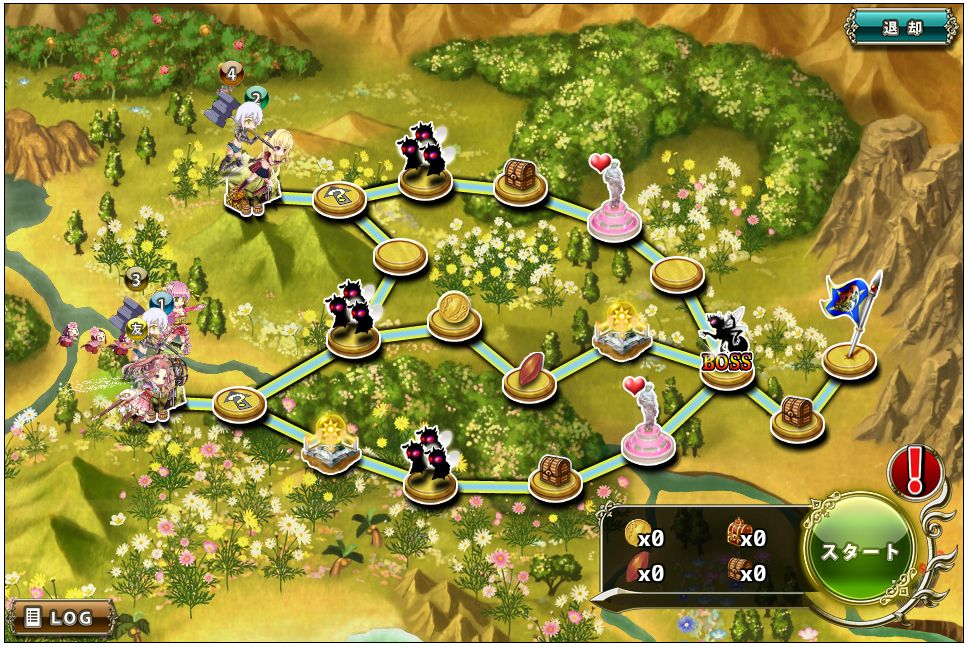Click the red exclamation alert icon

coord(915,471)
